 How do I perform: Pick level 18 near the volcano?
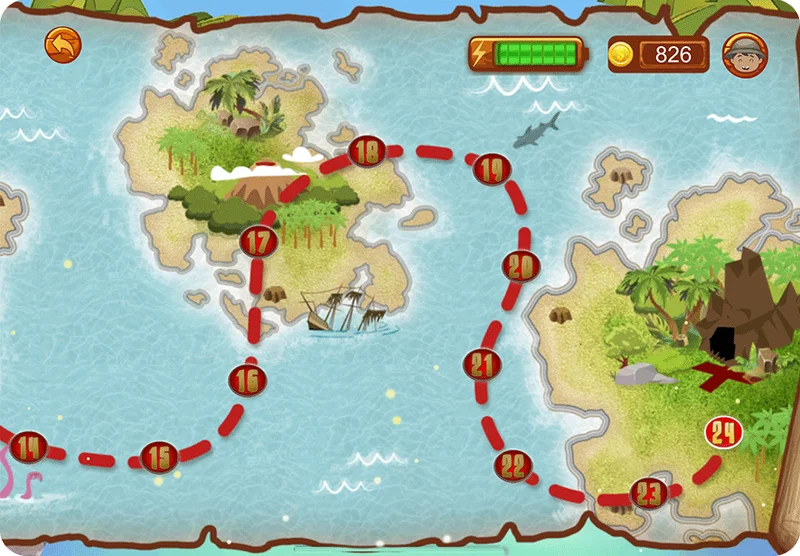[x=368, y=152]
